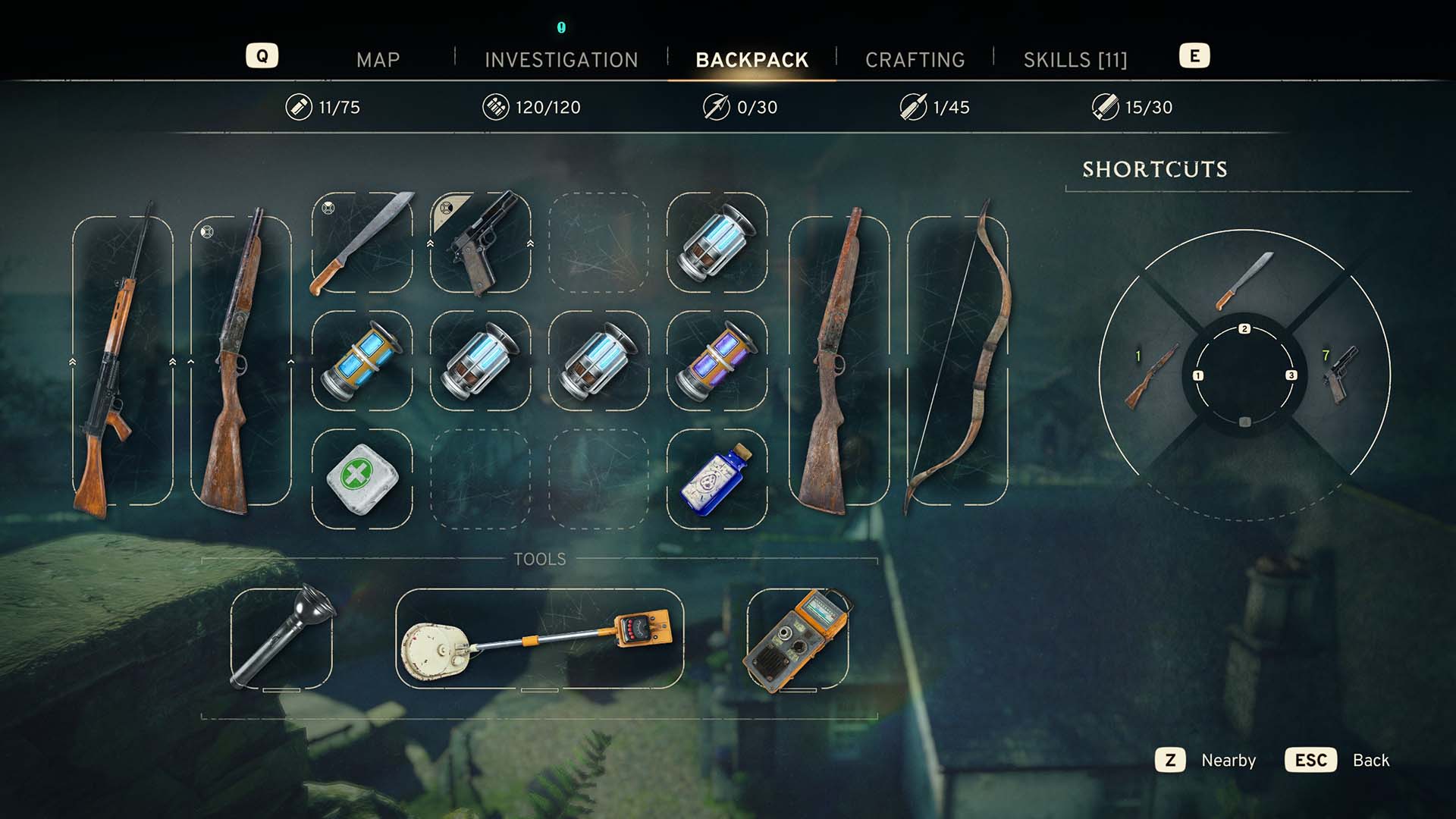
Task: Choose the pistol inventory slot
Action: [x=481, y=243]
